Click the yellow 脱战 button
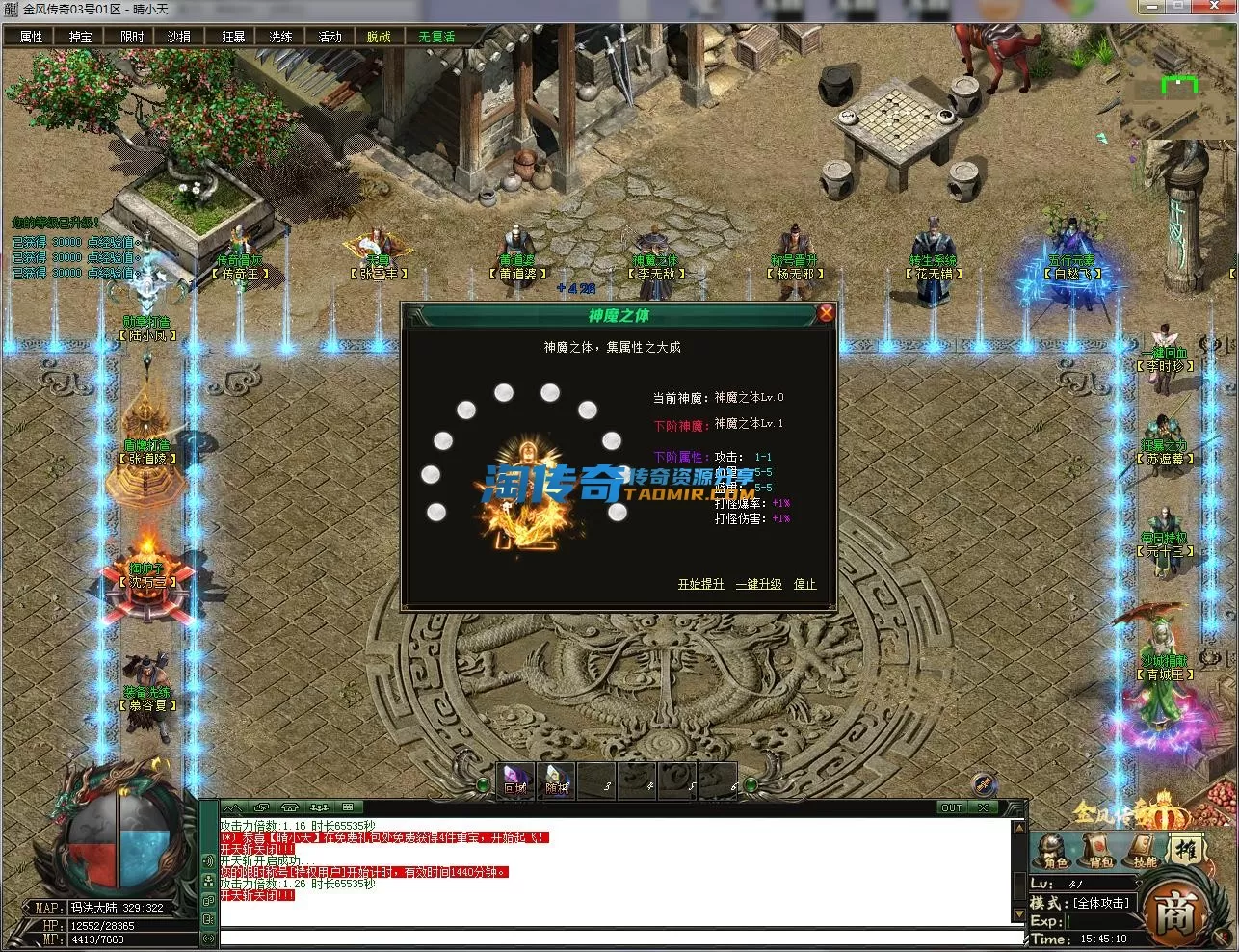 pyautogui.click(x=379, y=37)
